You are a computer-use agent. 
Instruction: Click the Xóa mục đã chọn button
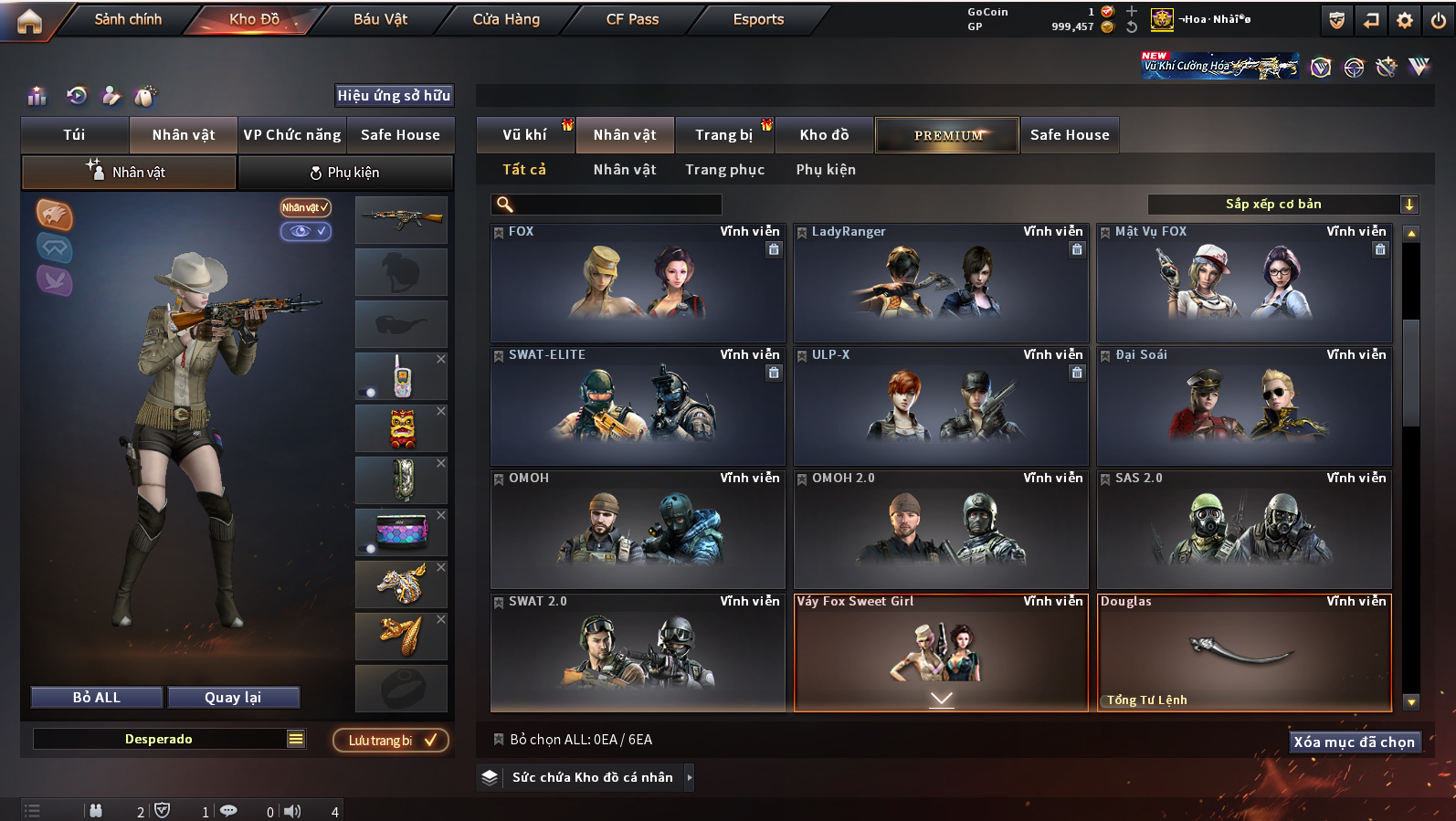pos(1354,742)
